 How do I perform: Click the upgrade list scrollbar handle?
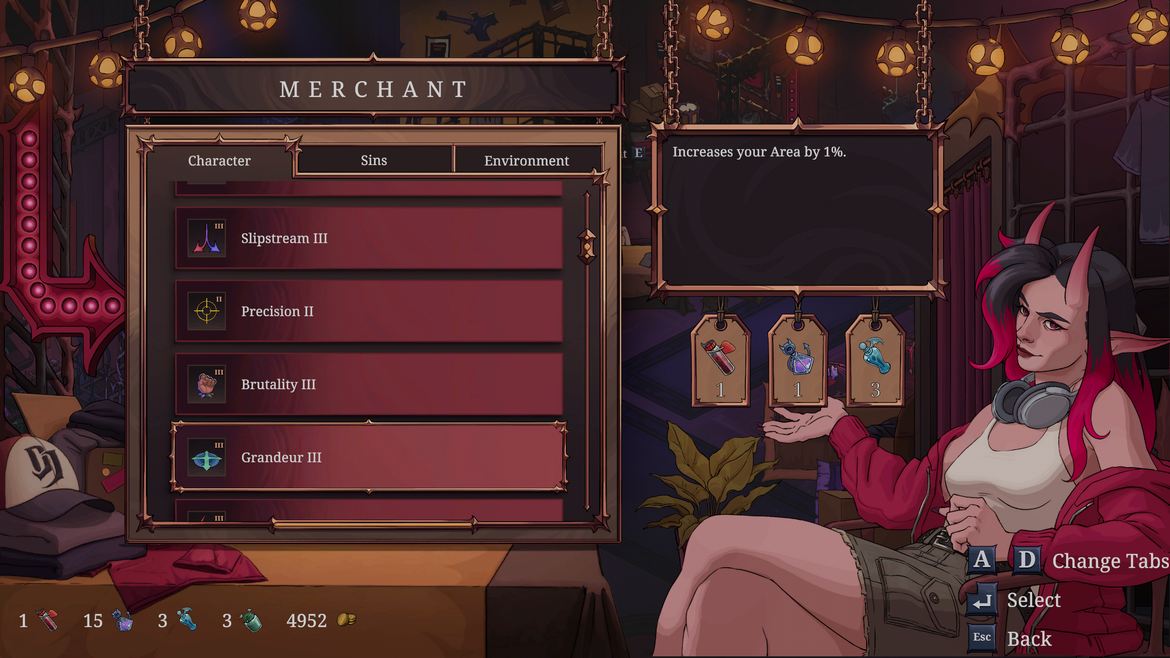click(587, 245)
